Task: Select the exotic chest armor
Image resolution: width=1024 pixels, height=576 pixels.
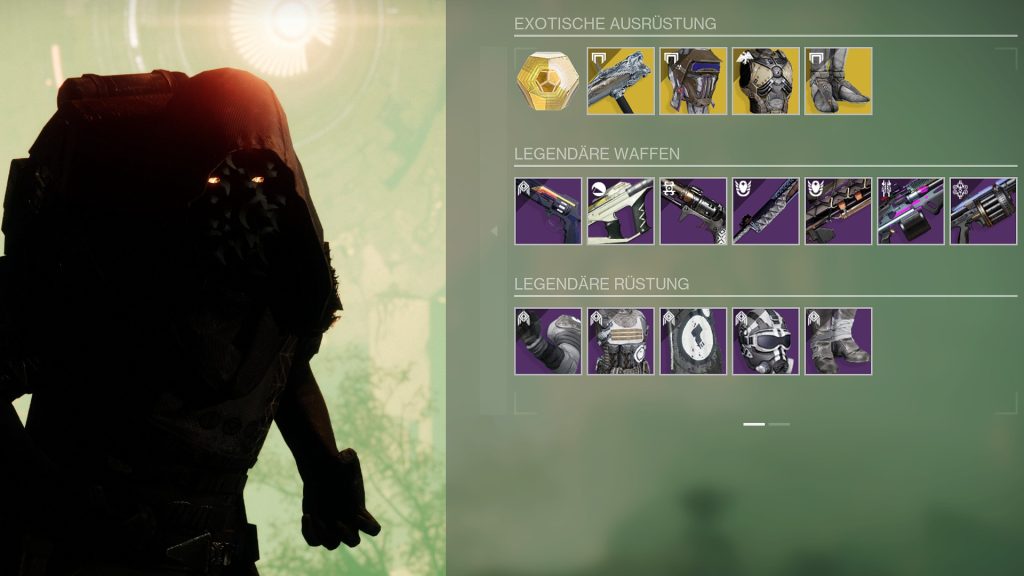Action: (765, 81)
